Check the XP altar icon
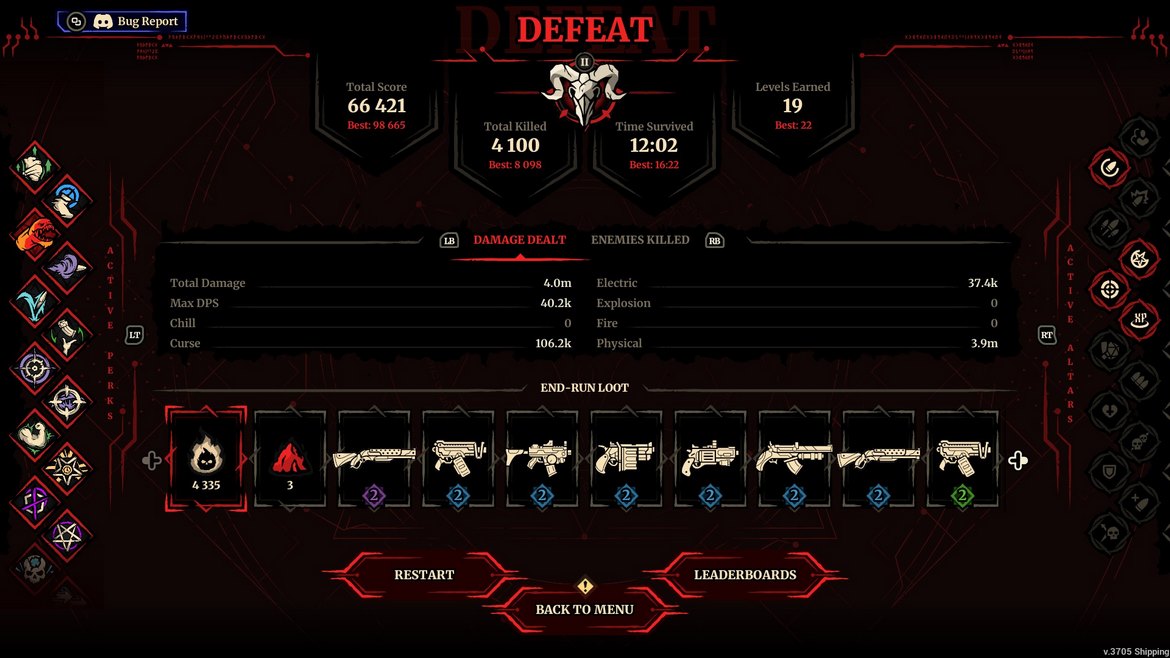Image resolution: width=1170 pixels, height=658 pixels. [1138, 321]
